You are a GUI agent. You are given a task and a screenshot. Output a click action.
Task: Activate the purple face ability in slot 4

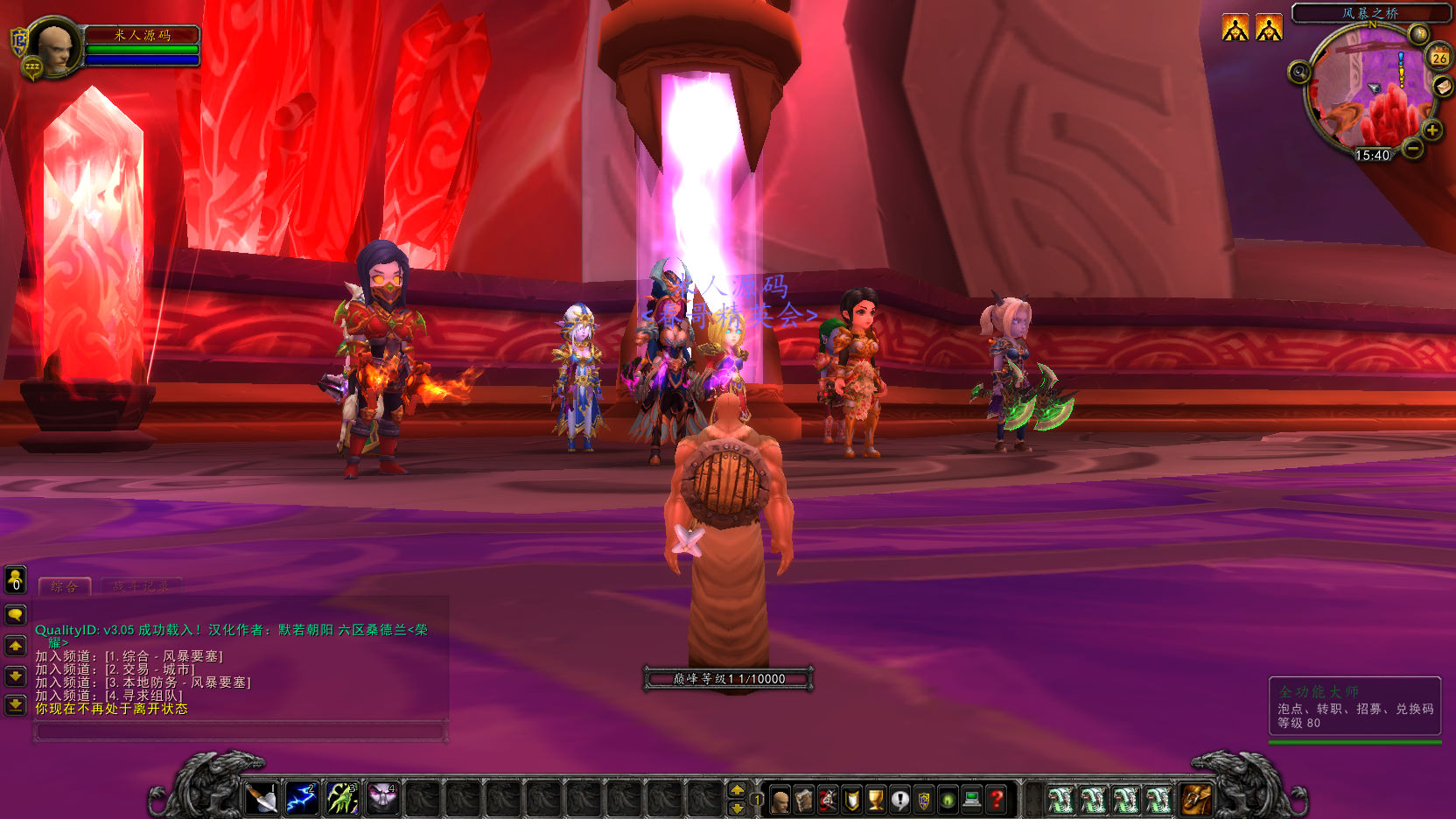click(382, 798)
